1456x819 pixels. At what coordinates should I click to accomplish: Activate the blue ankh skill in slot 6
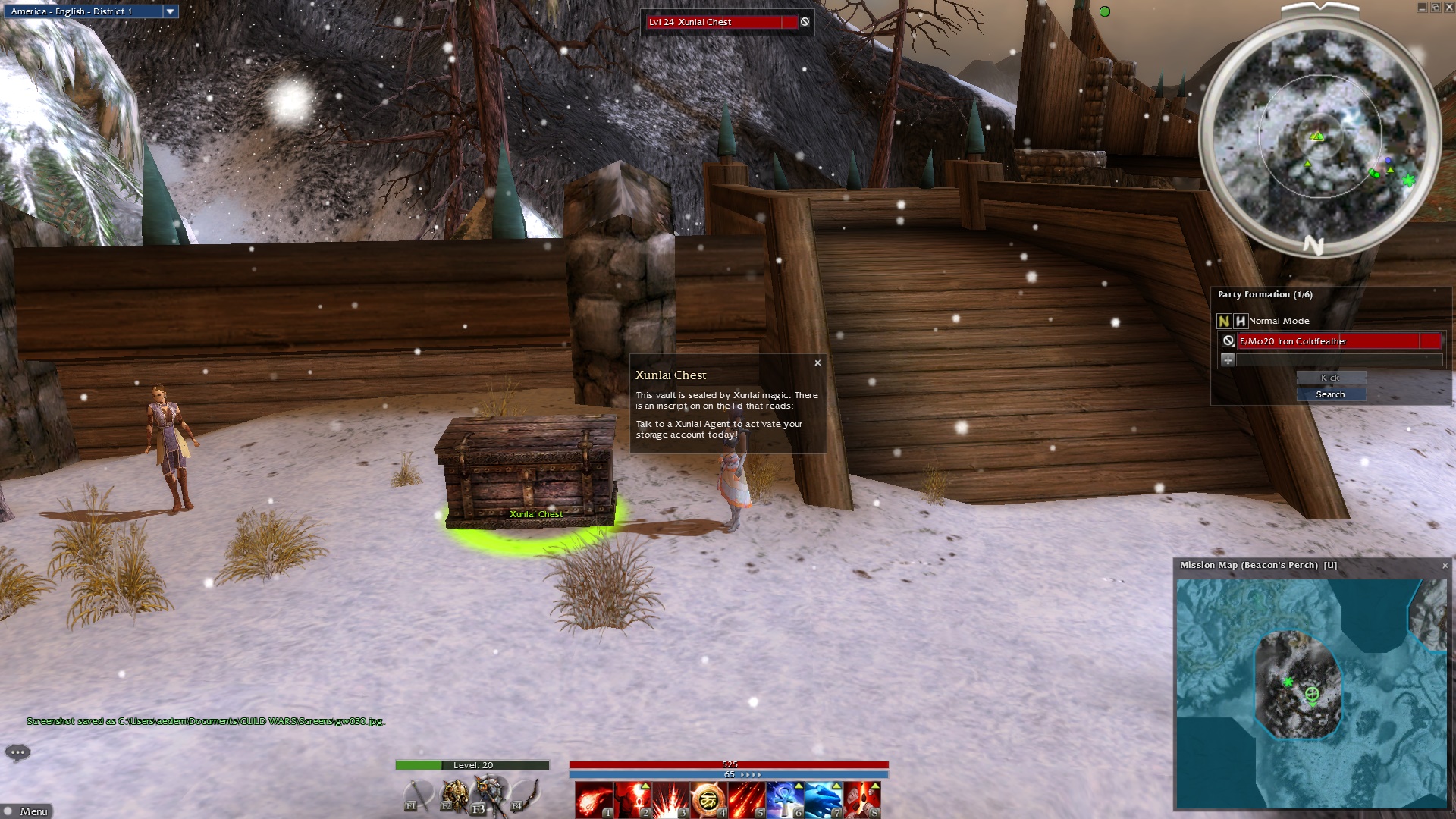[x=784, y=799]
